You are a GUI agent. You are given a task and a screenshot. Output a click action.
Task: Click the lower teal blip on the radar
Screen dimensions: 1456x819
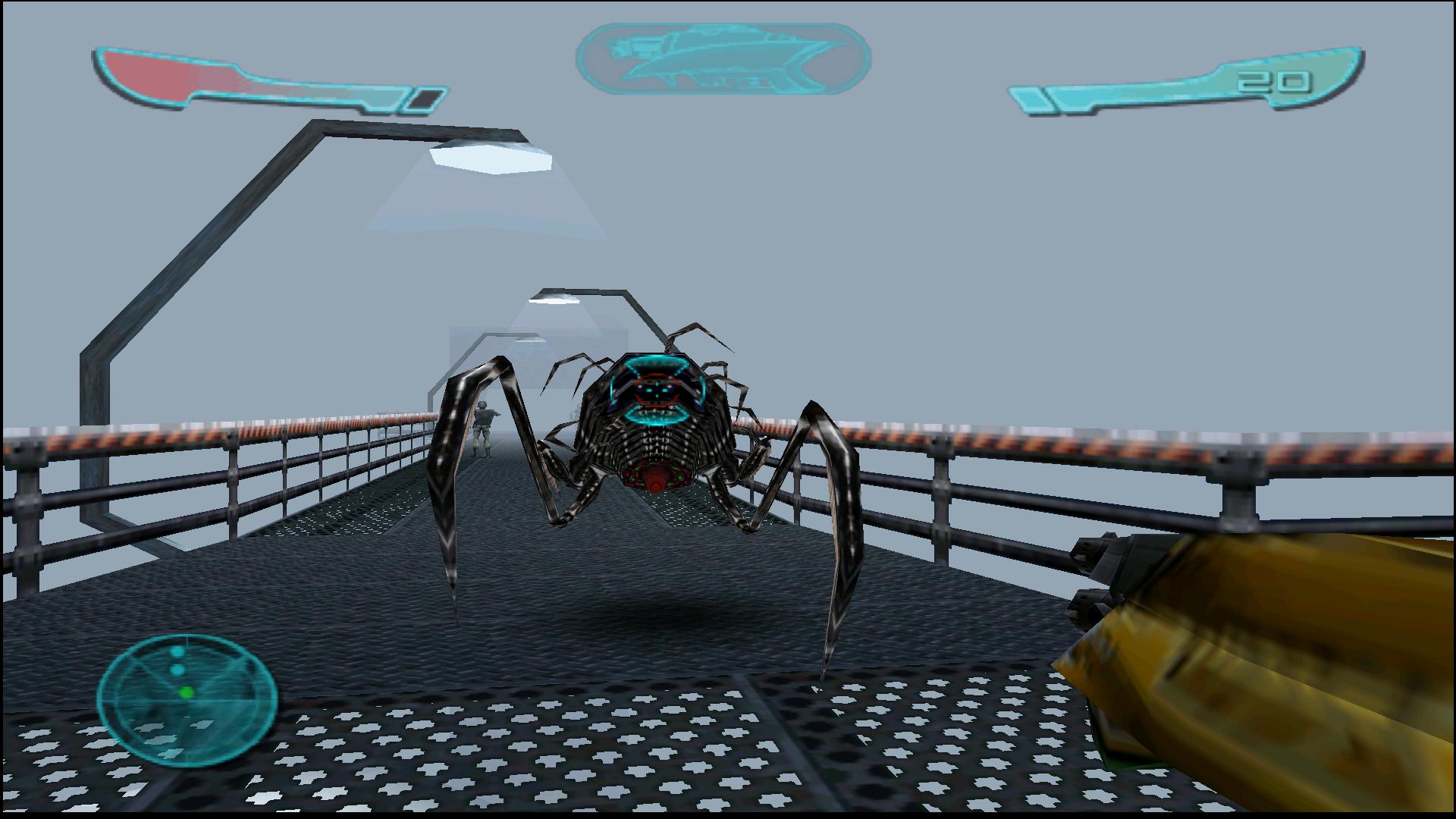(x=177, y=669)
